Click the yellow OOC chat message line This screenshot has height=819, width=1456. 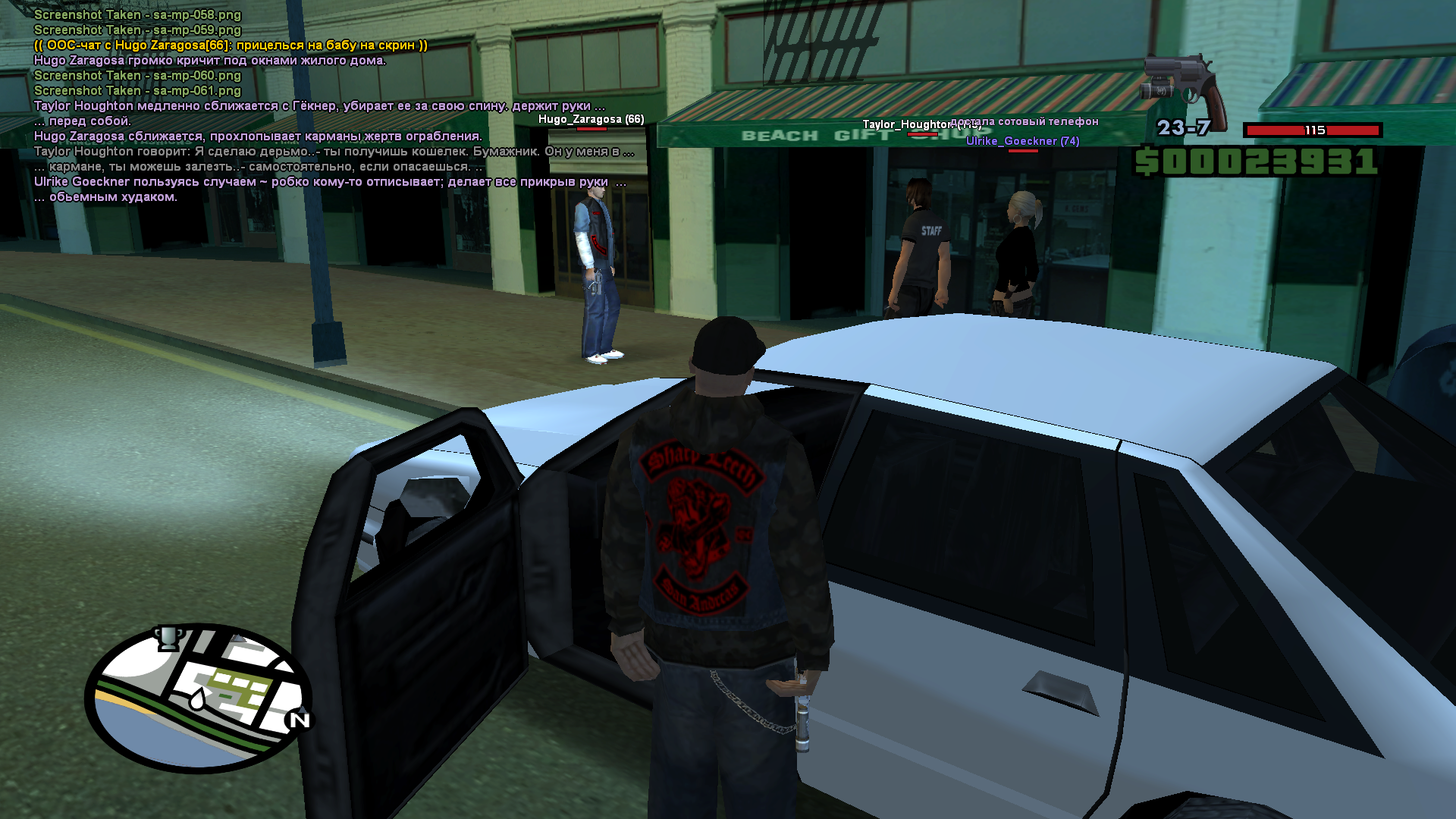click(x=231, y=45)
